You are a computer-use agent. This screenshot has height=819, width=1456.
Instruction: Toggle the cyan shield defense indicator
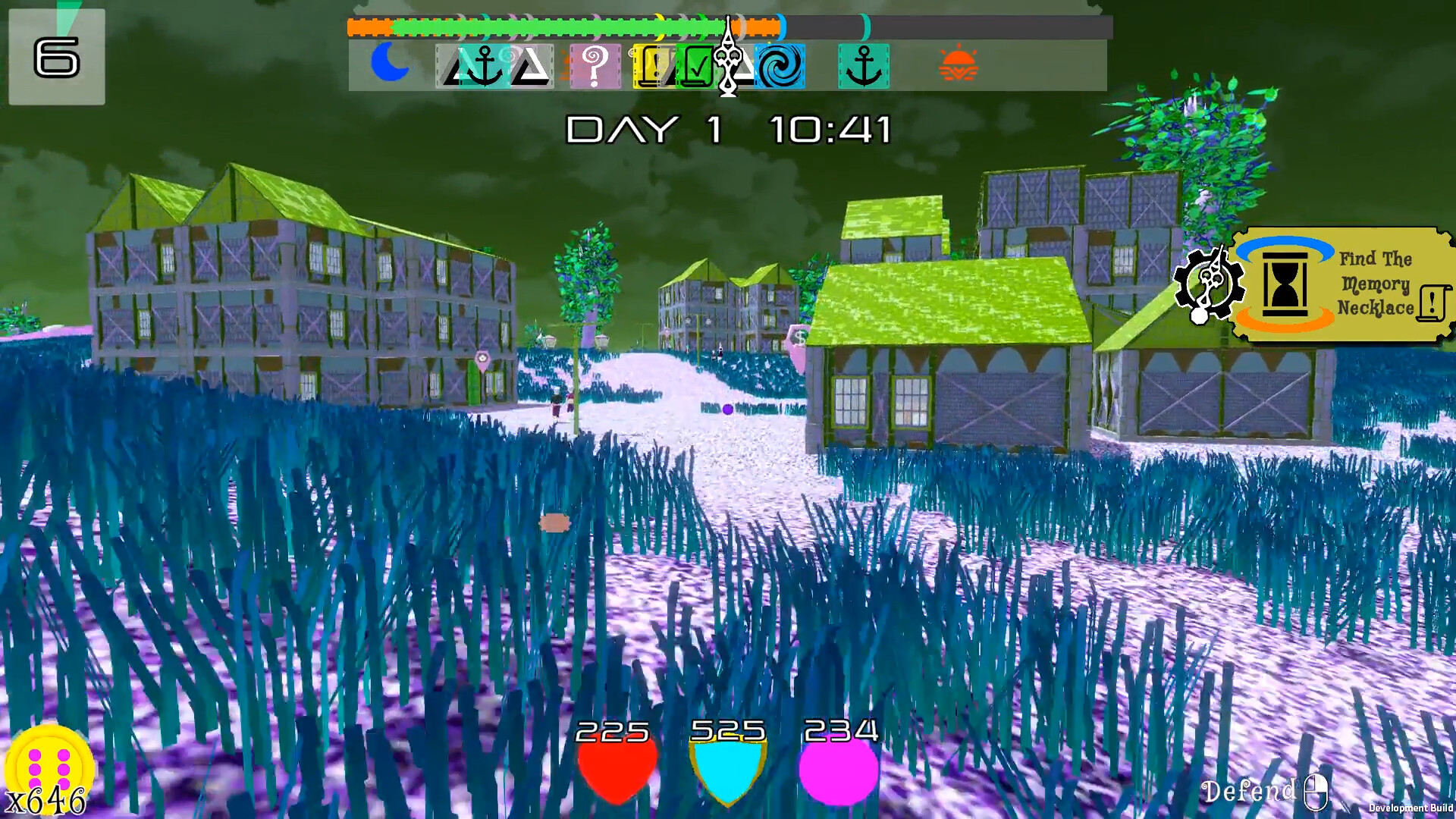(728, 766)
